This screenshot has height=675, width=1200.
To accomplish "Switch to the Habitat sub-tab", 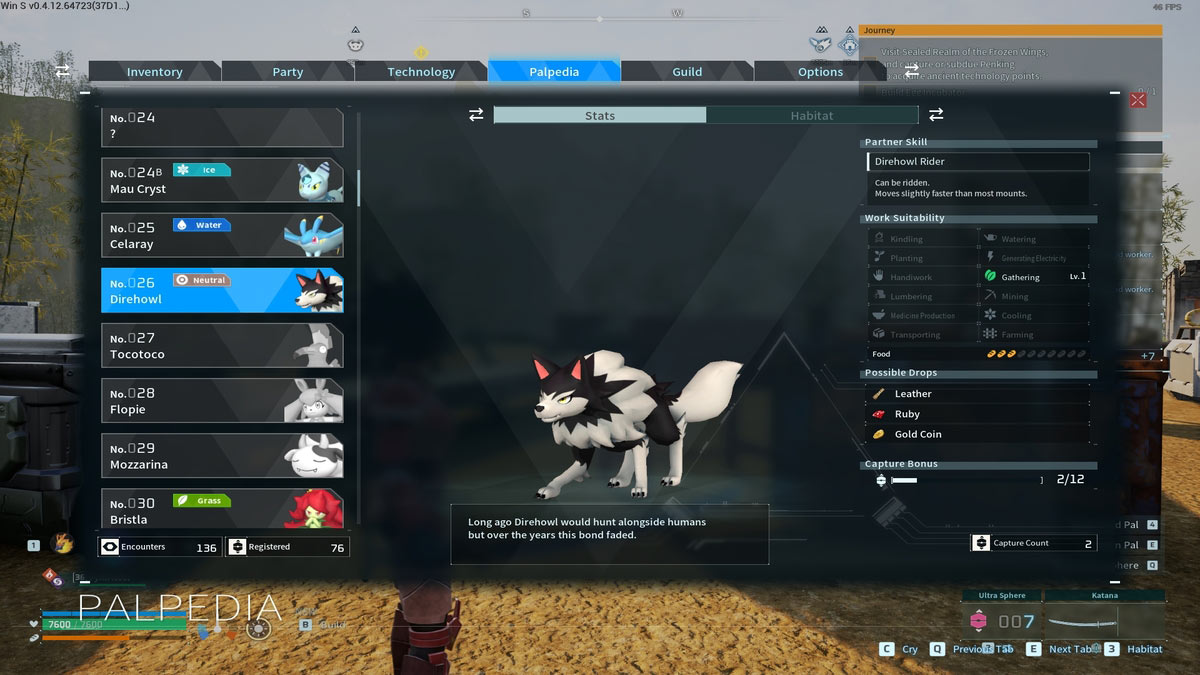I will pyautogui.click(x=811, y=116).
